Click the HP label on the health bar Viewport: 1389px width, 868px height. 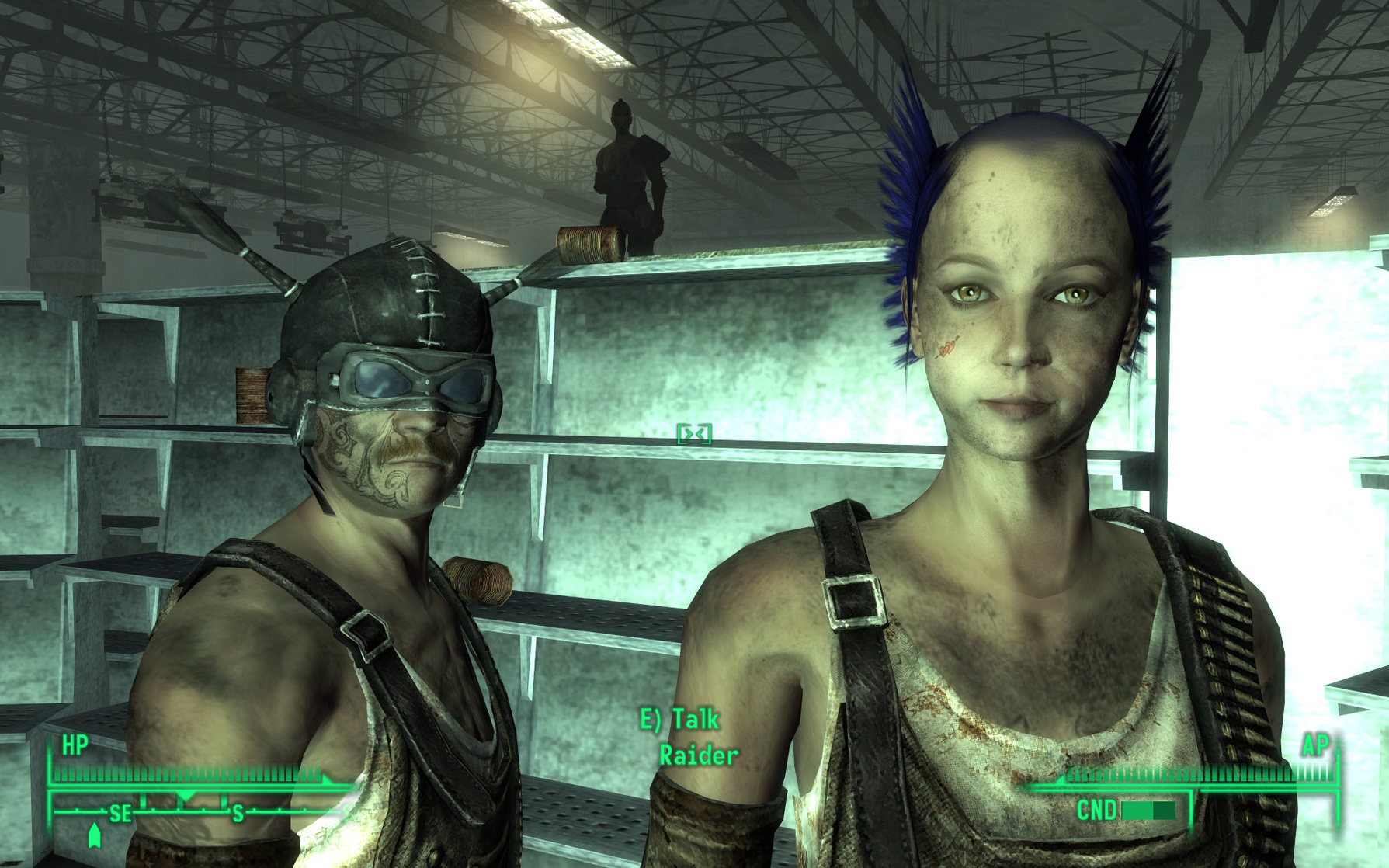click(75, 746)
